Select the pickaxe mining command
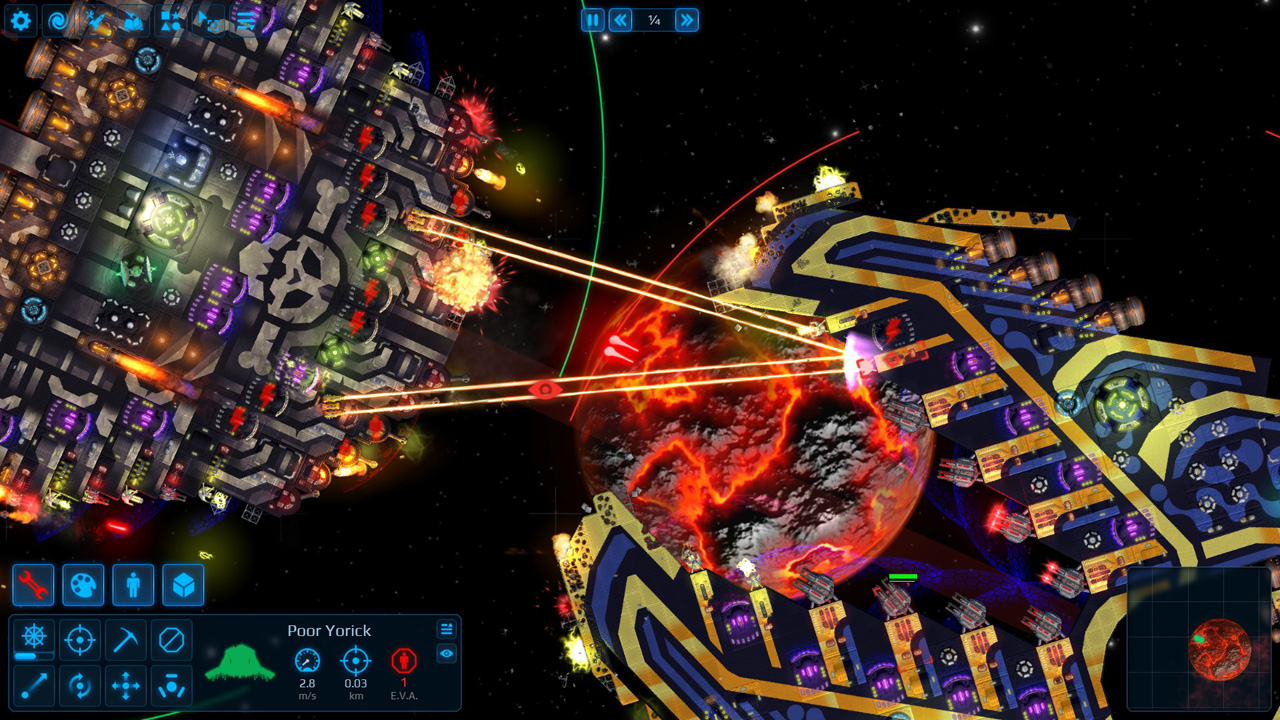 tap(125, 640)
